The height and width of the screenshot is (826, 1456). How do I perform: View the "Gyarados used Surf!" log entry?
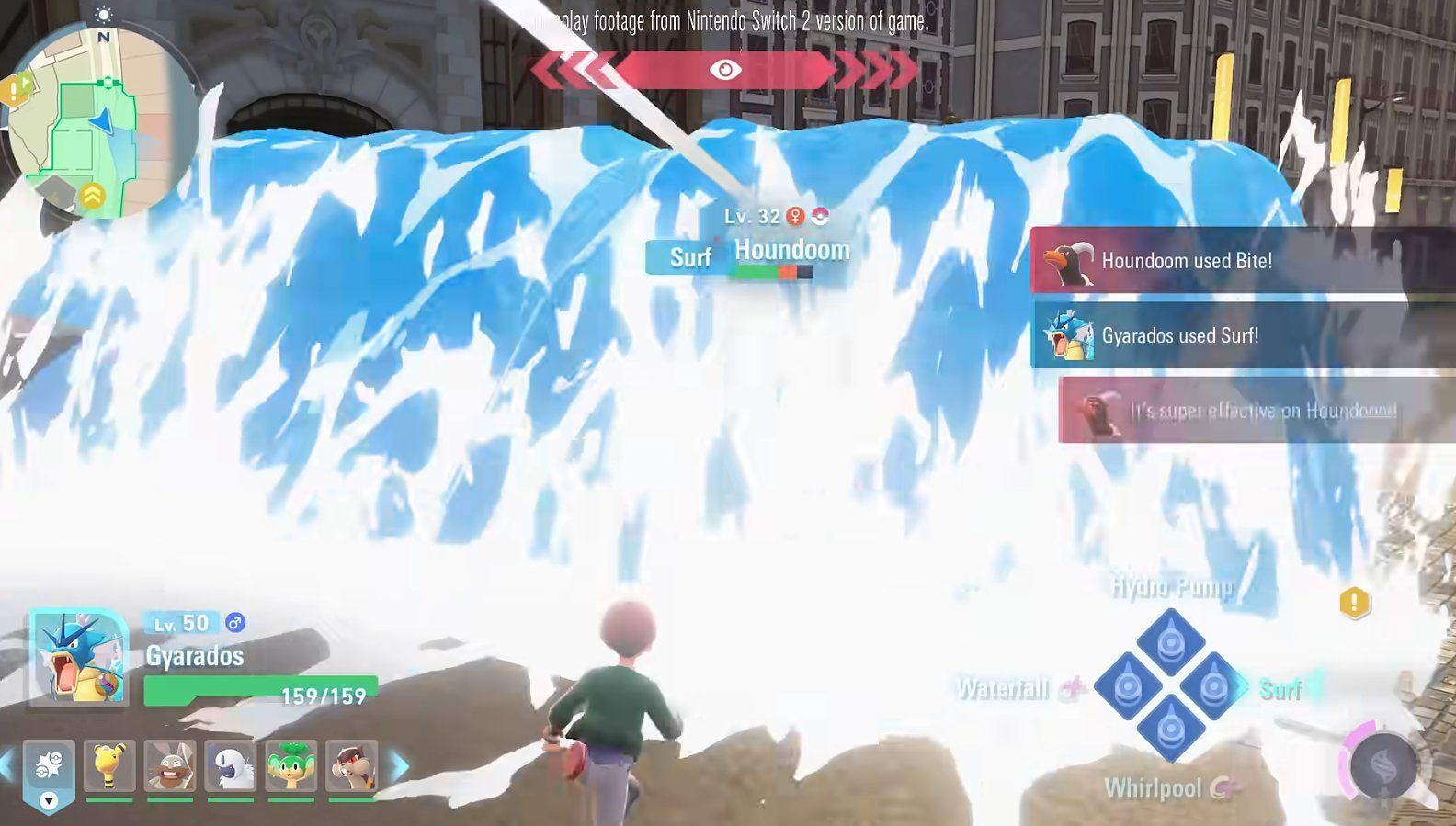pyautogui.click(x=1241, y=336)
